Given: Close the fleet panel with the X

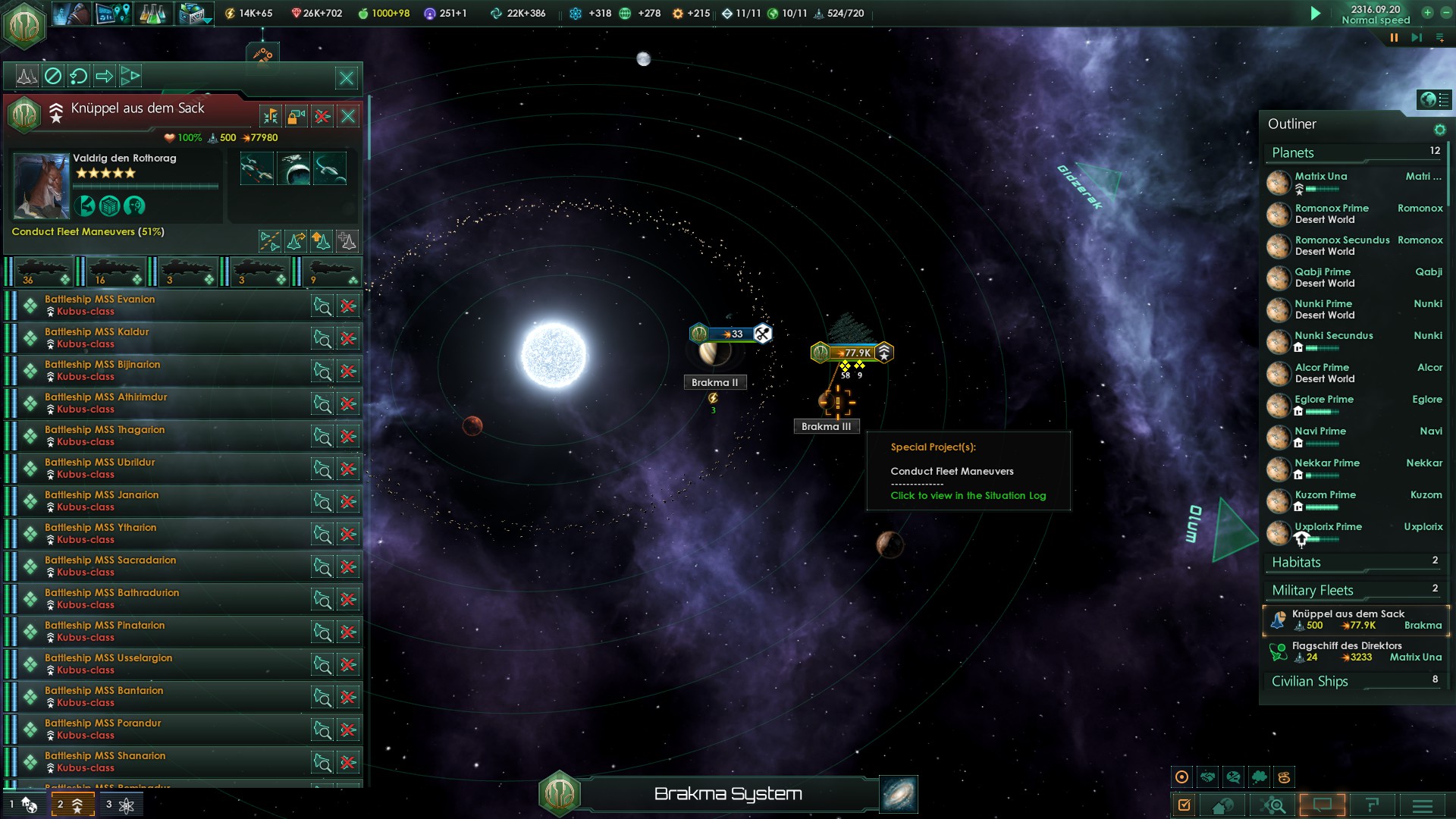Looking at the screenshot, I should click(347, 77).
